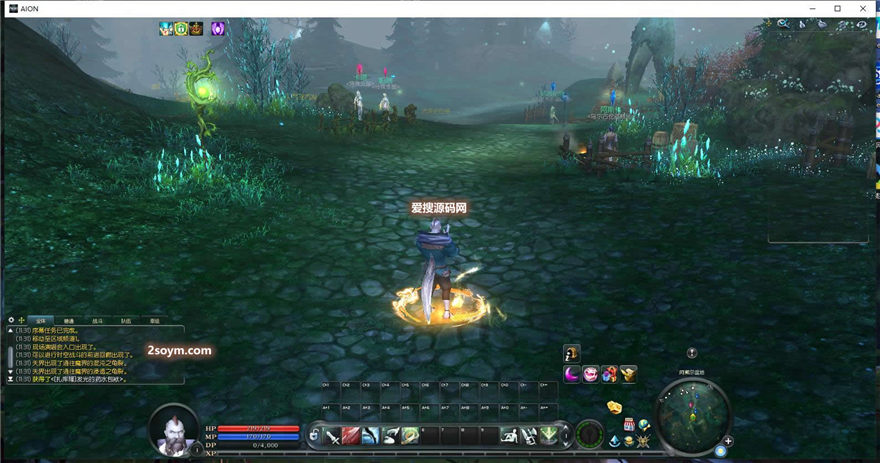Open the pink round-faced icon

coord(591,374)
